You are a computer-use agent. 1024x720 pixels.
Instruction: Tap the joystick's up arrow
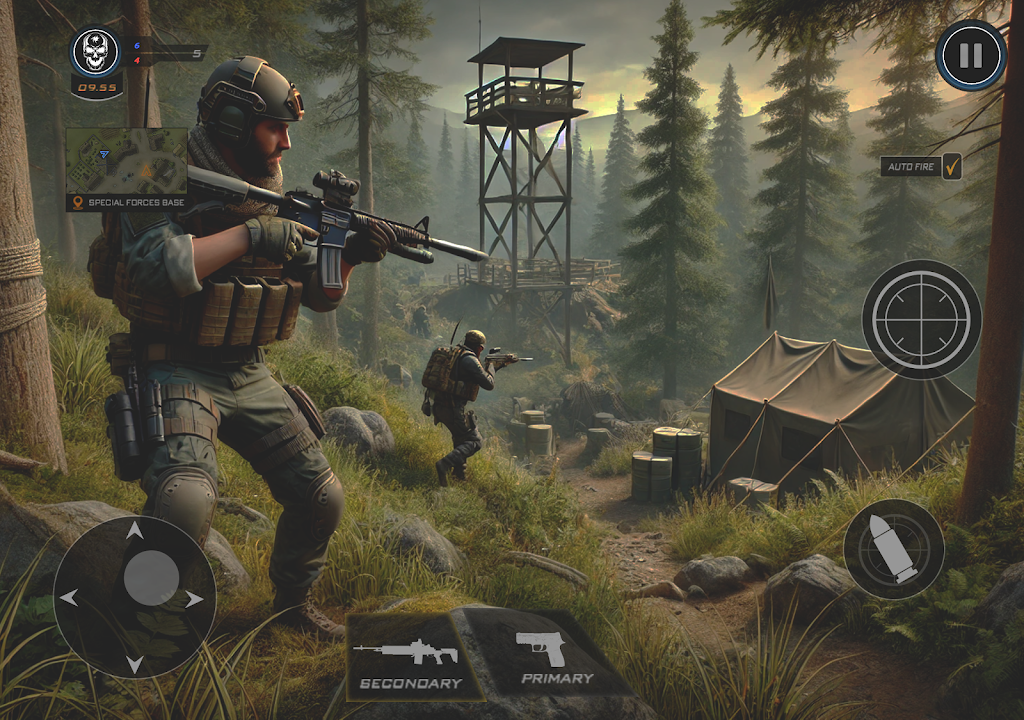133,530
